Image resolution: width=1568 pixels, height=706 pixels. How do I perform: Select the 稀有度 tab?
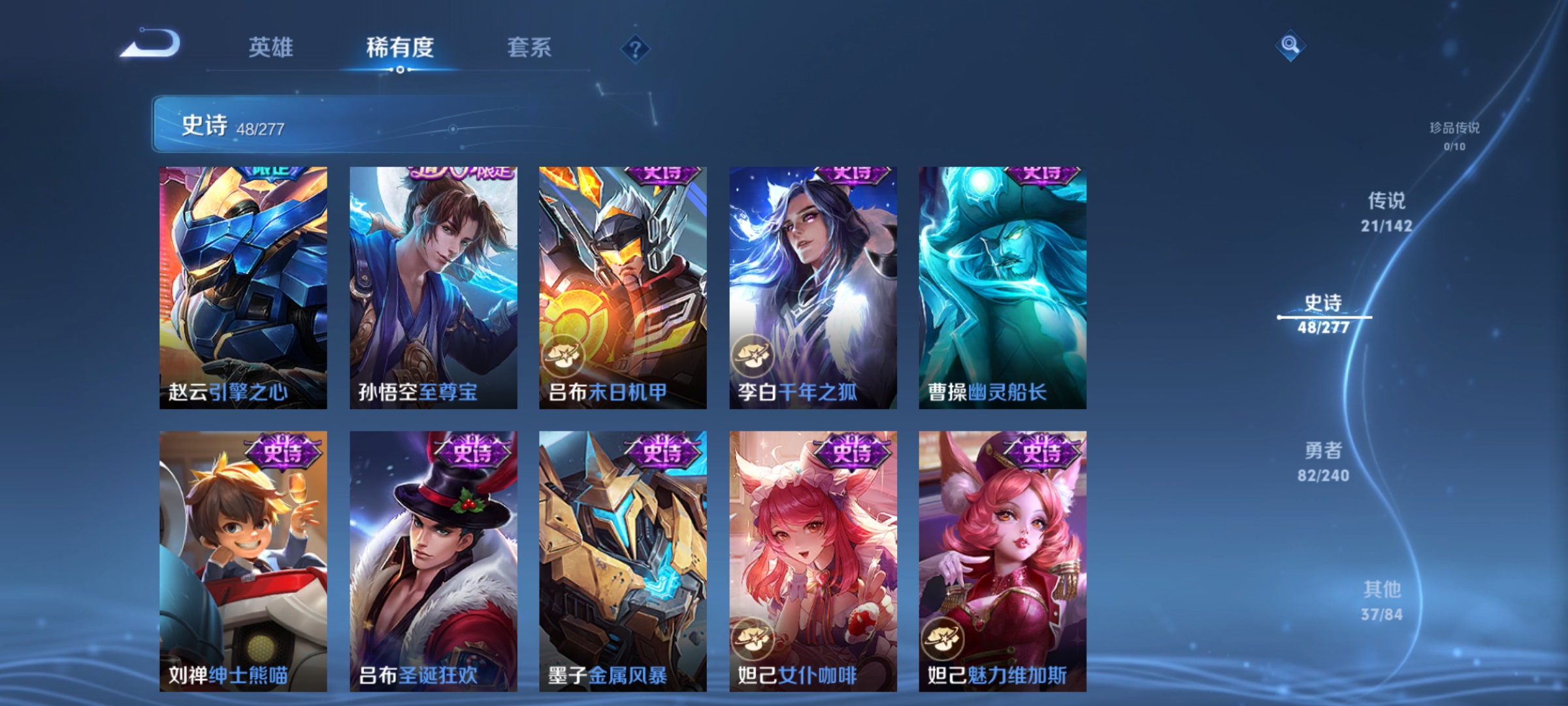click(400, 47)
